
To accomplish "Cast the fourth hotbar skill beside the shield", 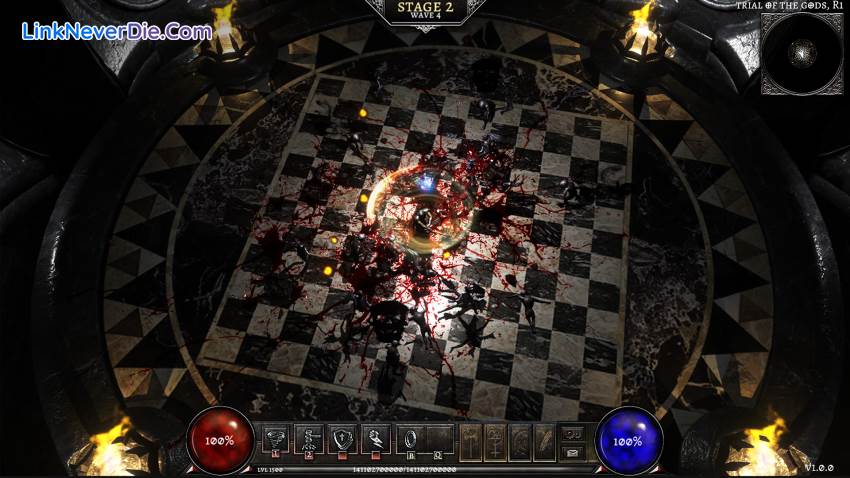I will point(374,438).
